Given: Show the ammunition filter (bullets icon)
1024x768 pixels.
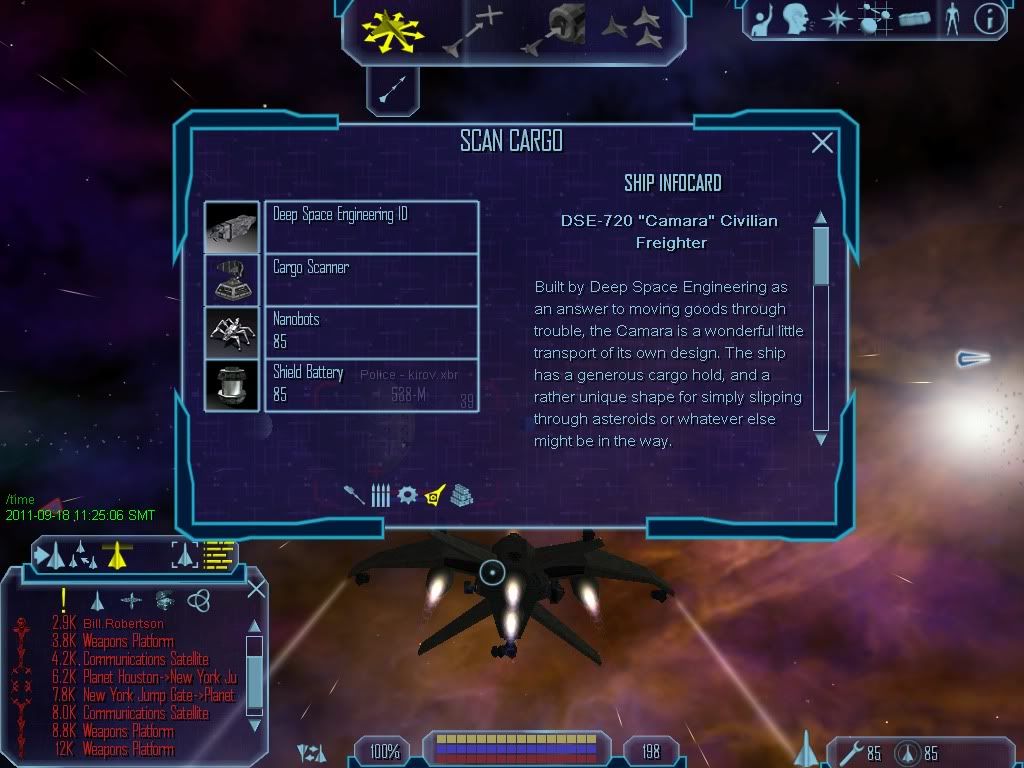Looking at the screenshot, I should coord(380,495).
